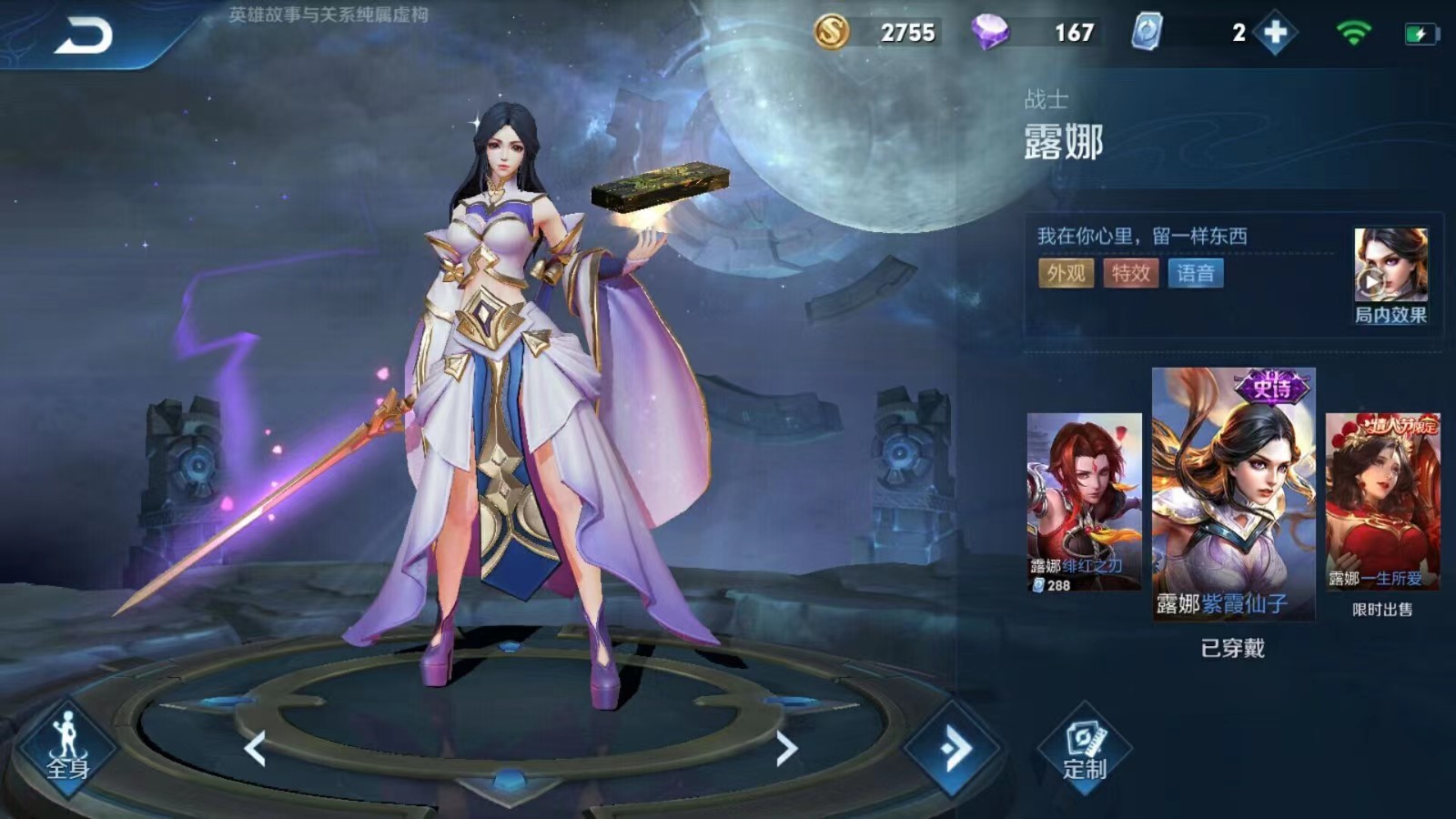Viewport: 1456px width, 819px height.
Task: Select the 特效 effects tag
Action: point(1130,273)
